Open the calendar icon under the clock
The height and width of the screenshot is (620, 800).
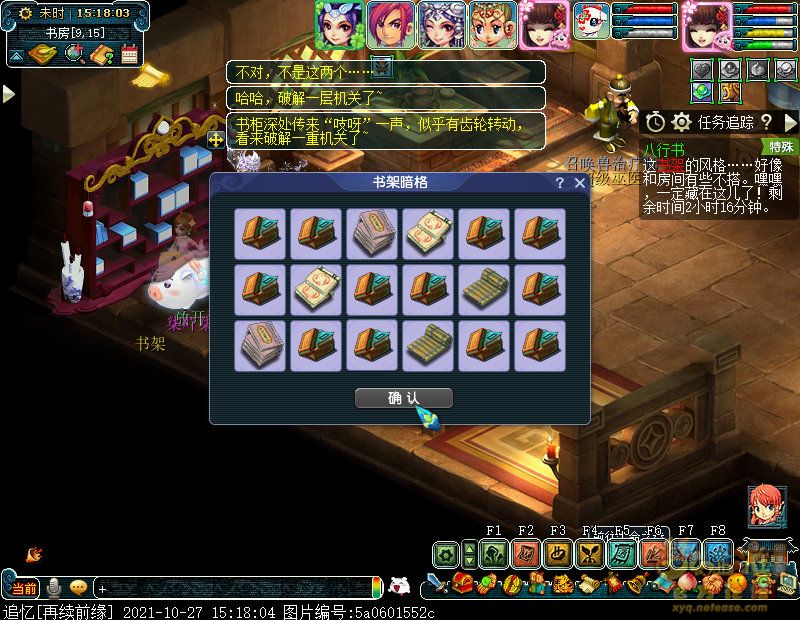pyautogui.click(x=129, y=55)
